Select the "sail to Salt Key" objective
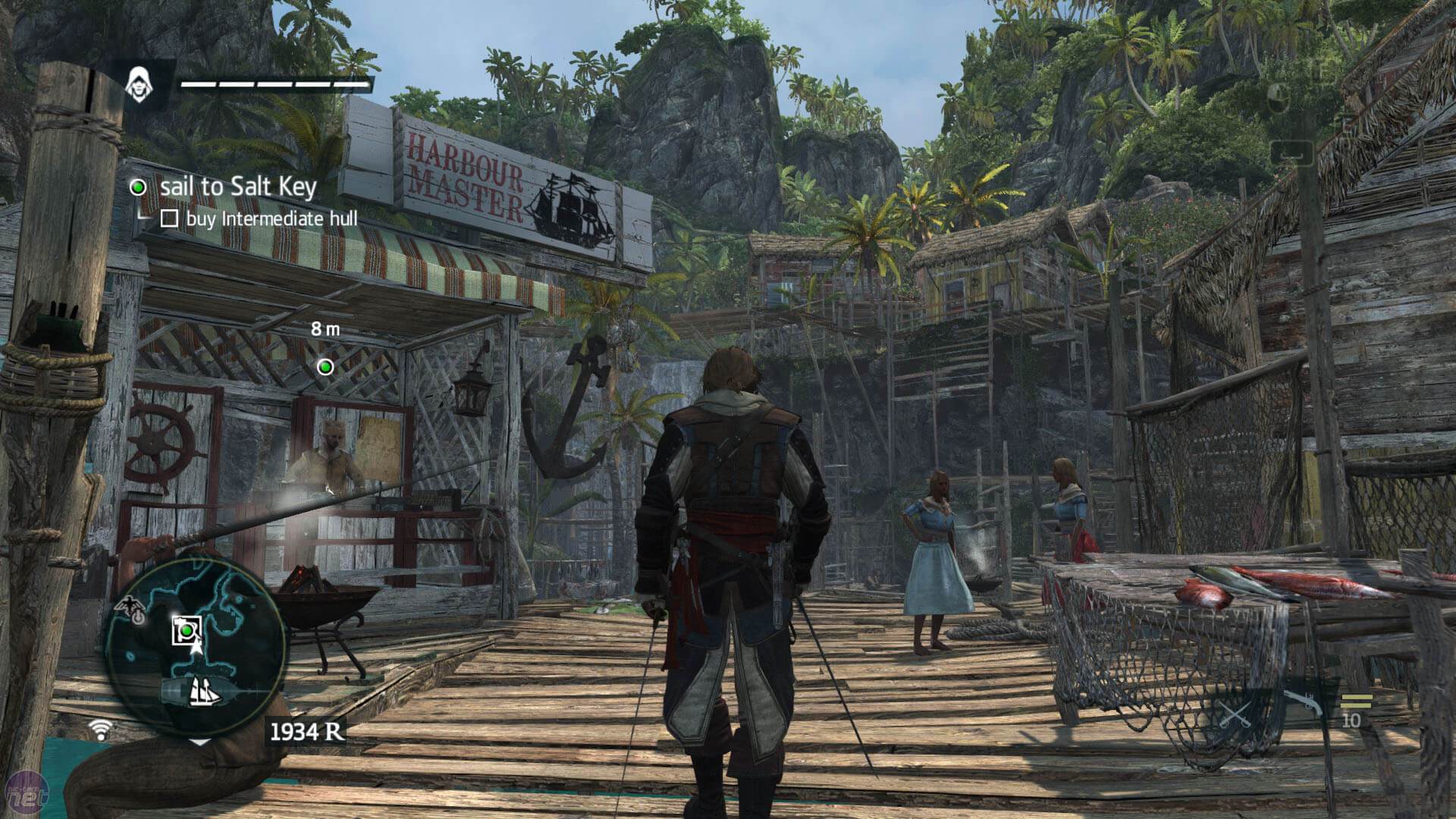This screenshot has width=1456, height=819. (238, 187)
